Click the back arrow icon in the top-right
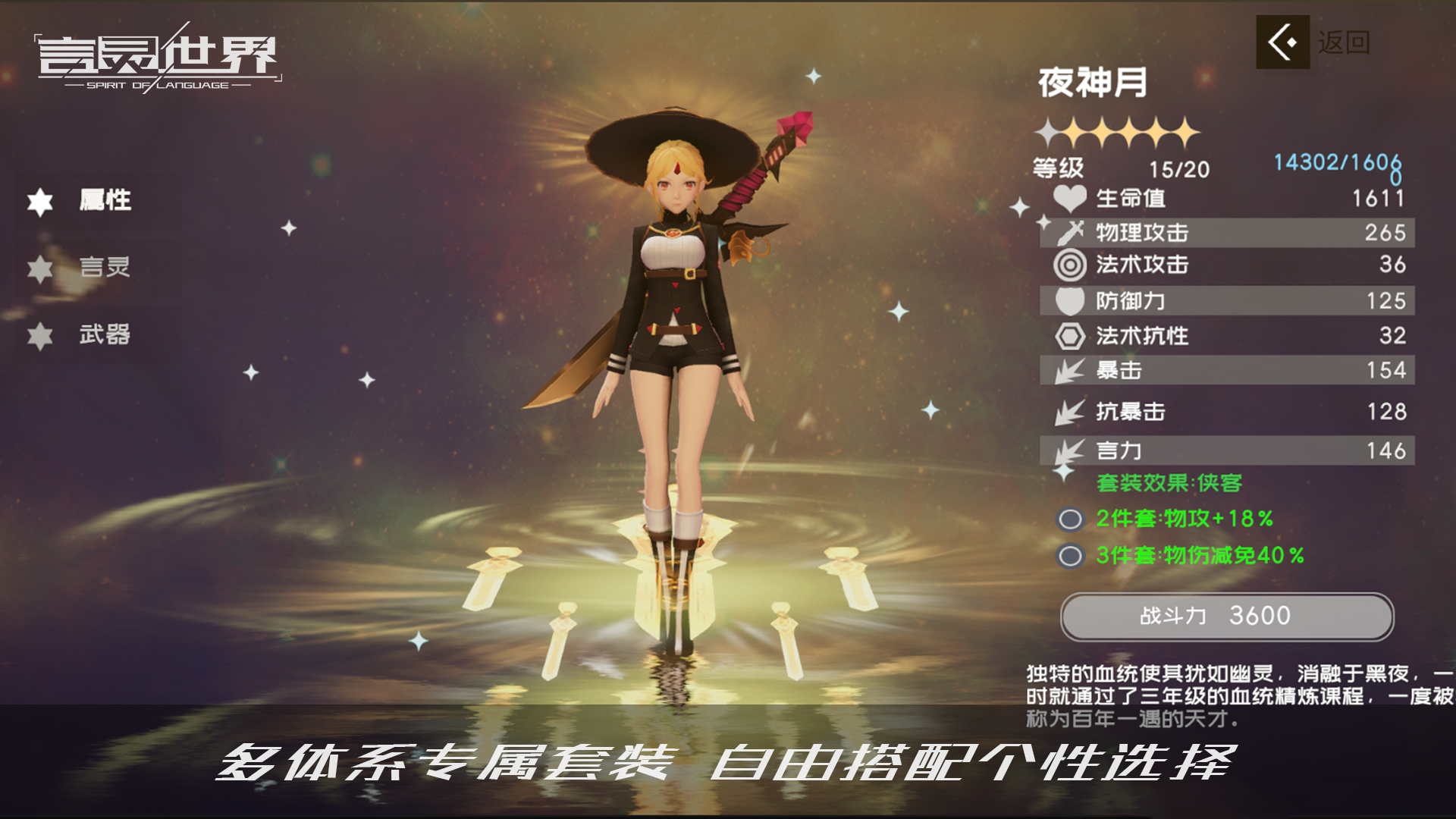 coord(1282,43)
